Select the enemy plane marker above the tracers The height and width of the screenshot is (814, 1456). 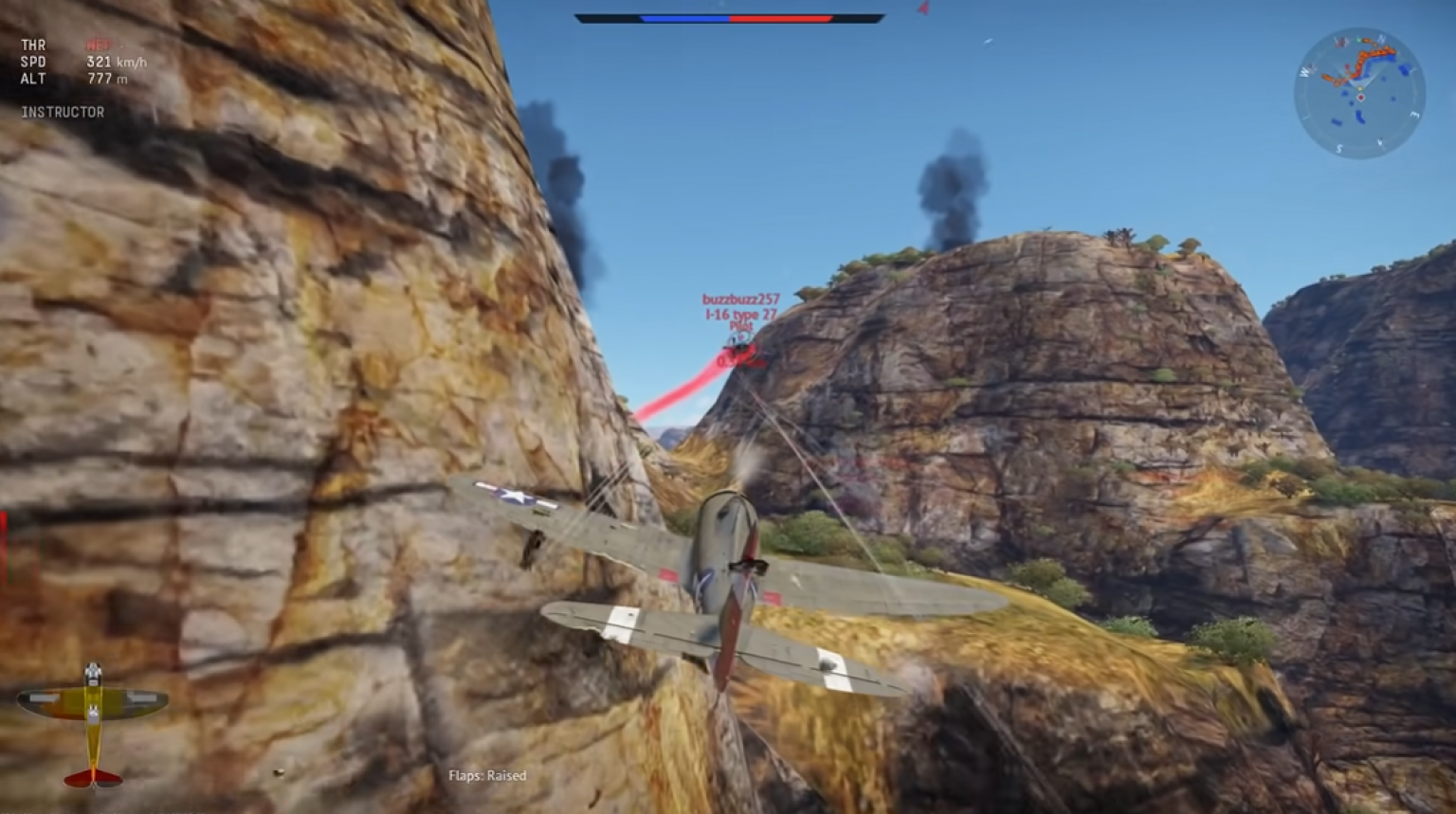739,339
